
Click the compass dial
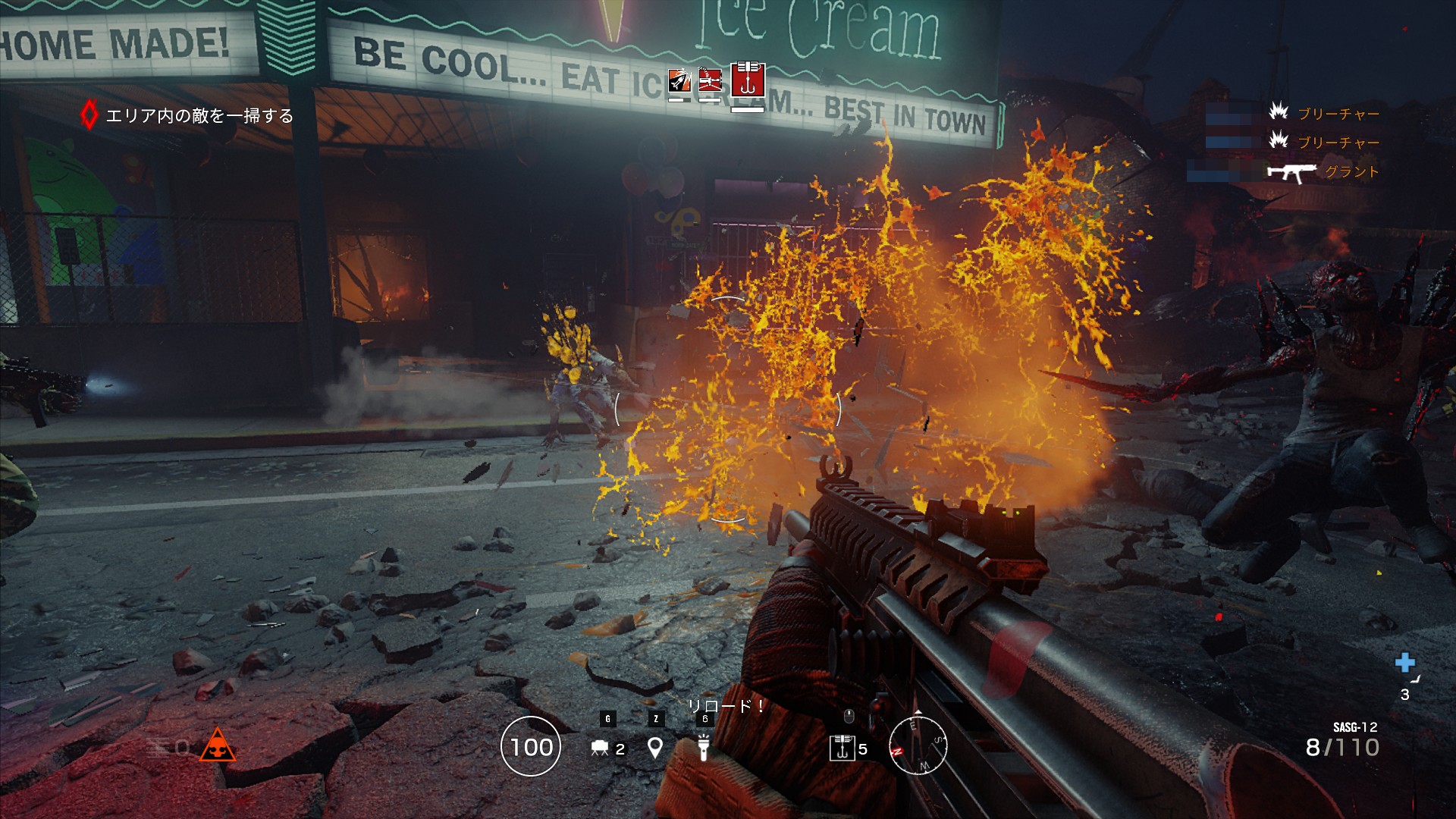[918, 745]
